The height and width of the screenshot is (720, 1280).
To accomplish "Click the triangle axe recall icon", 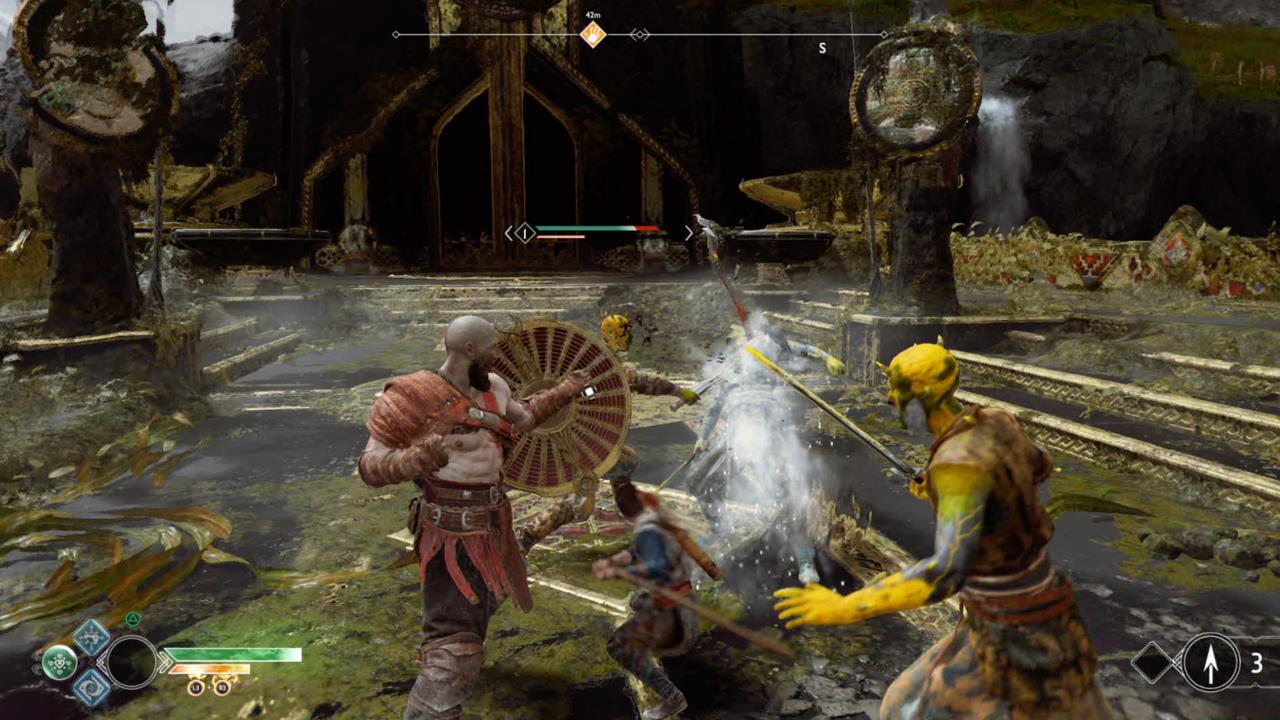I will [x=132, y=619].
